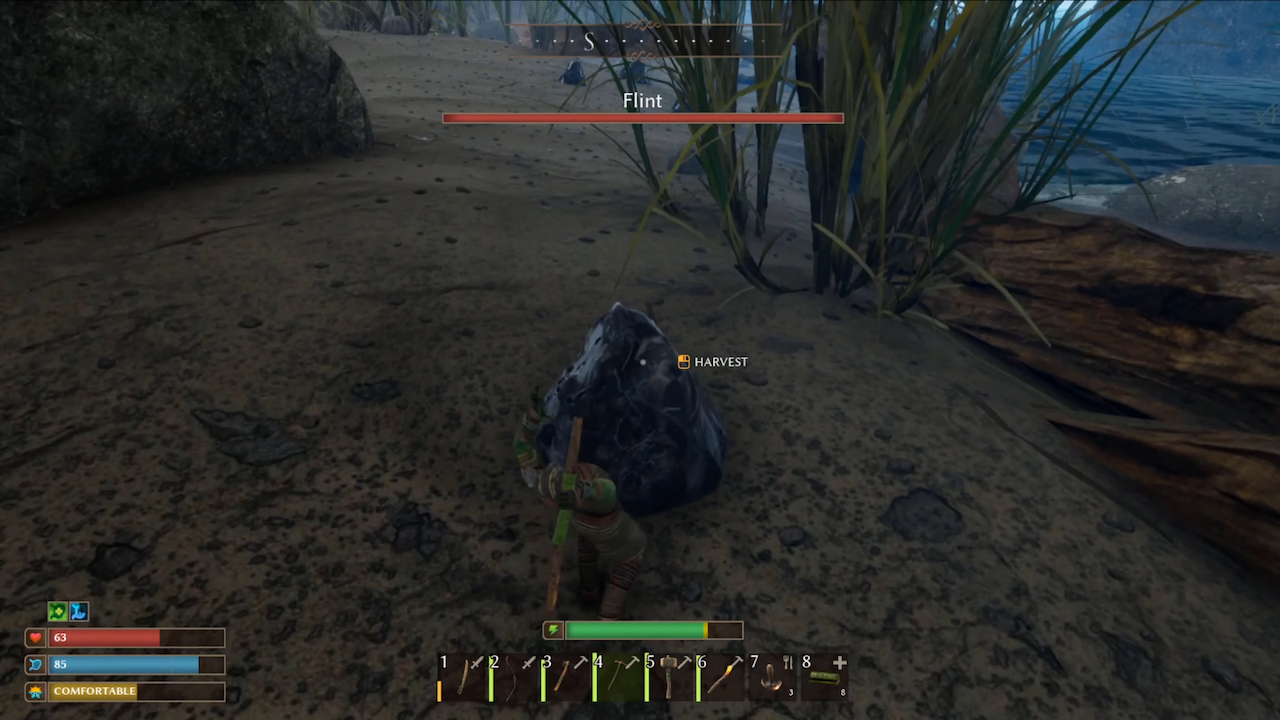Screen dimensions: 1280x720
Task: Click the hammer in hotbar slot 5
Action: 670,678
